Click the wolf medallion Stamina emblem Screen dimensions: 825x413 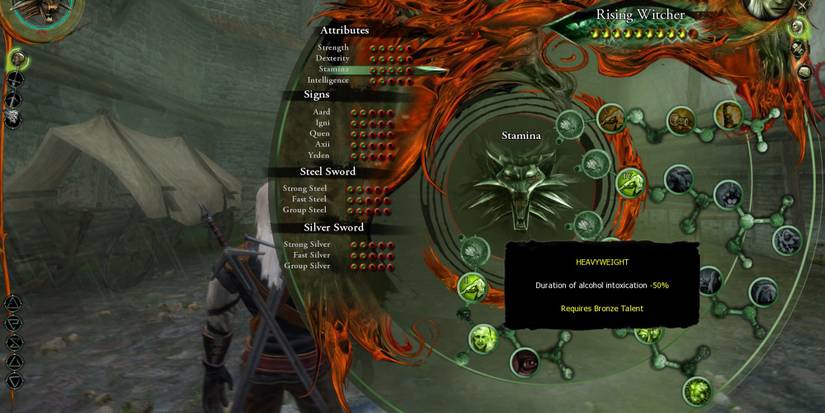coord(519,188)
